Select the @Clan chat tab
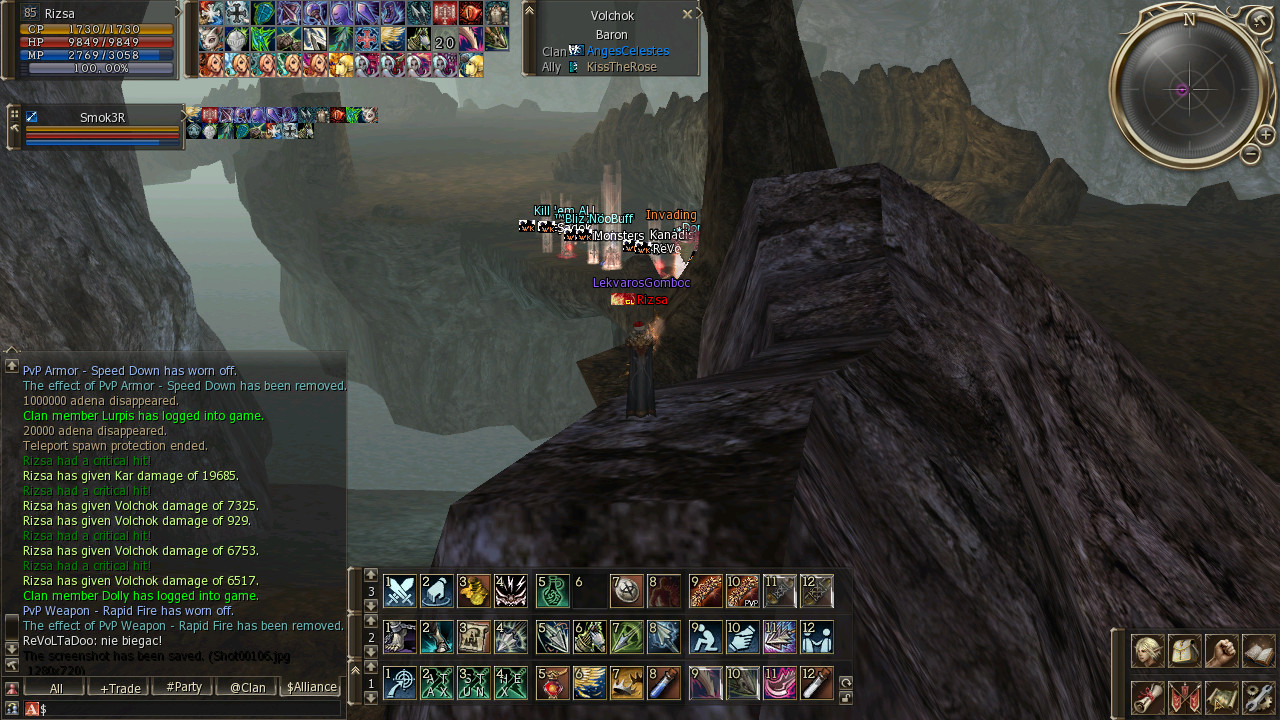The height and width of the screenshot is (720, 1280). click(x=247, y=688)
